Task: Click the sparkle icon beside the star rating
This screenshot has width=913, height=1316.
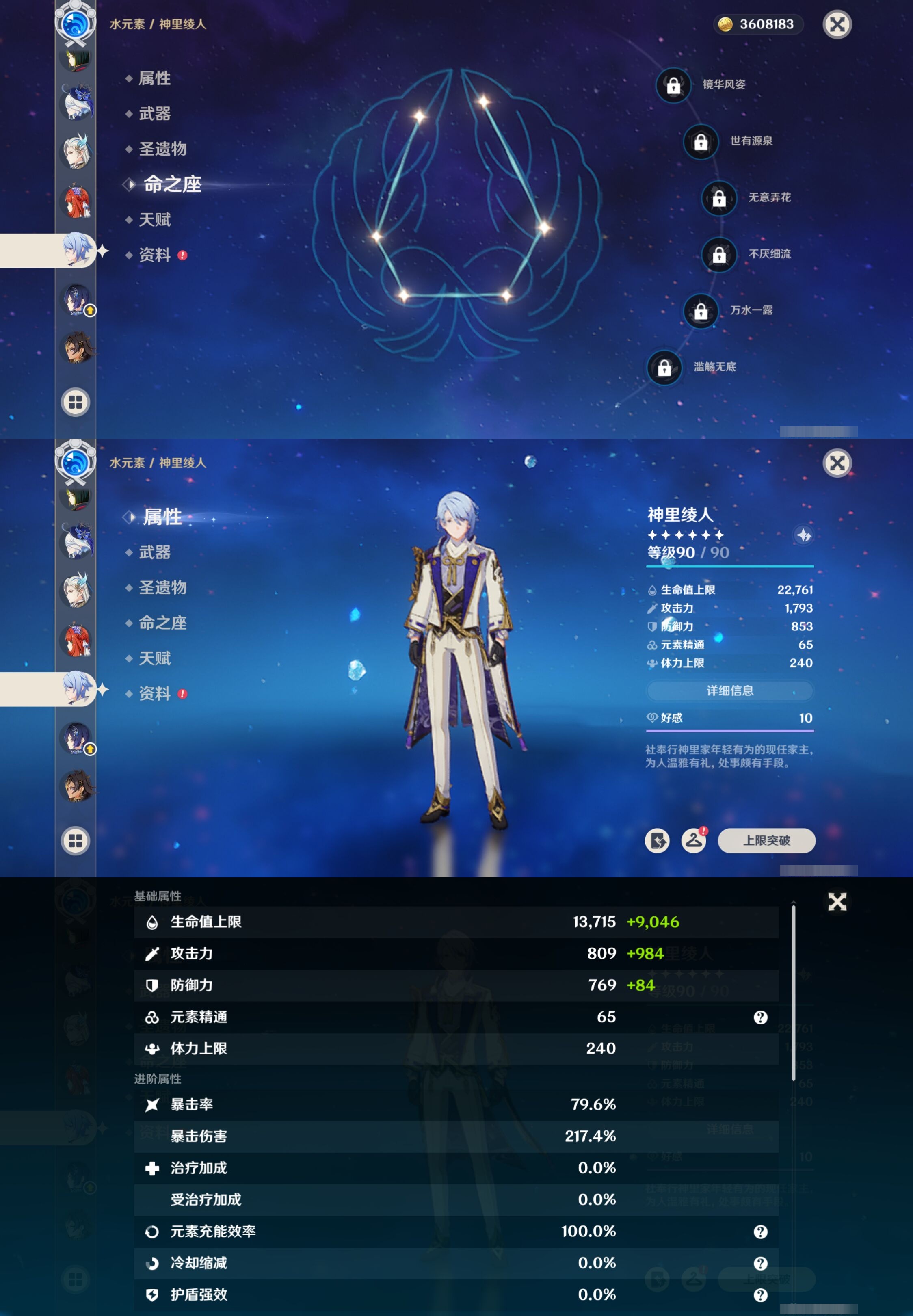Action: point(804,535)
